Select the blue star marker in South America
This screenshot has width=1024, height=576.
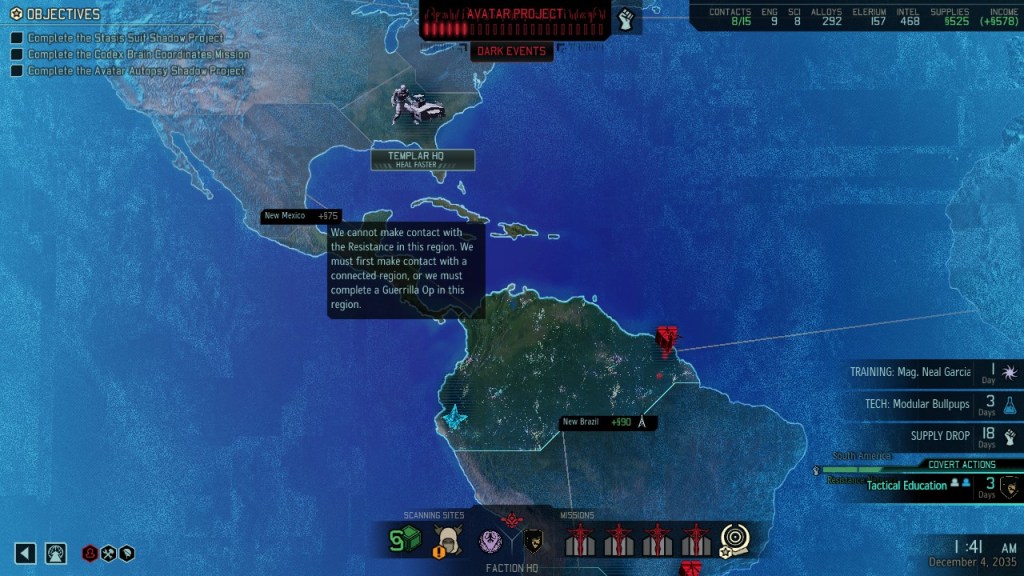coord(455,416)
